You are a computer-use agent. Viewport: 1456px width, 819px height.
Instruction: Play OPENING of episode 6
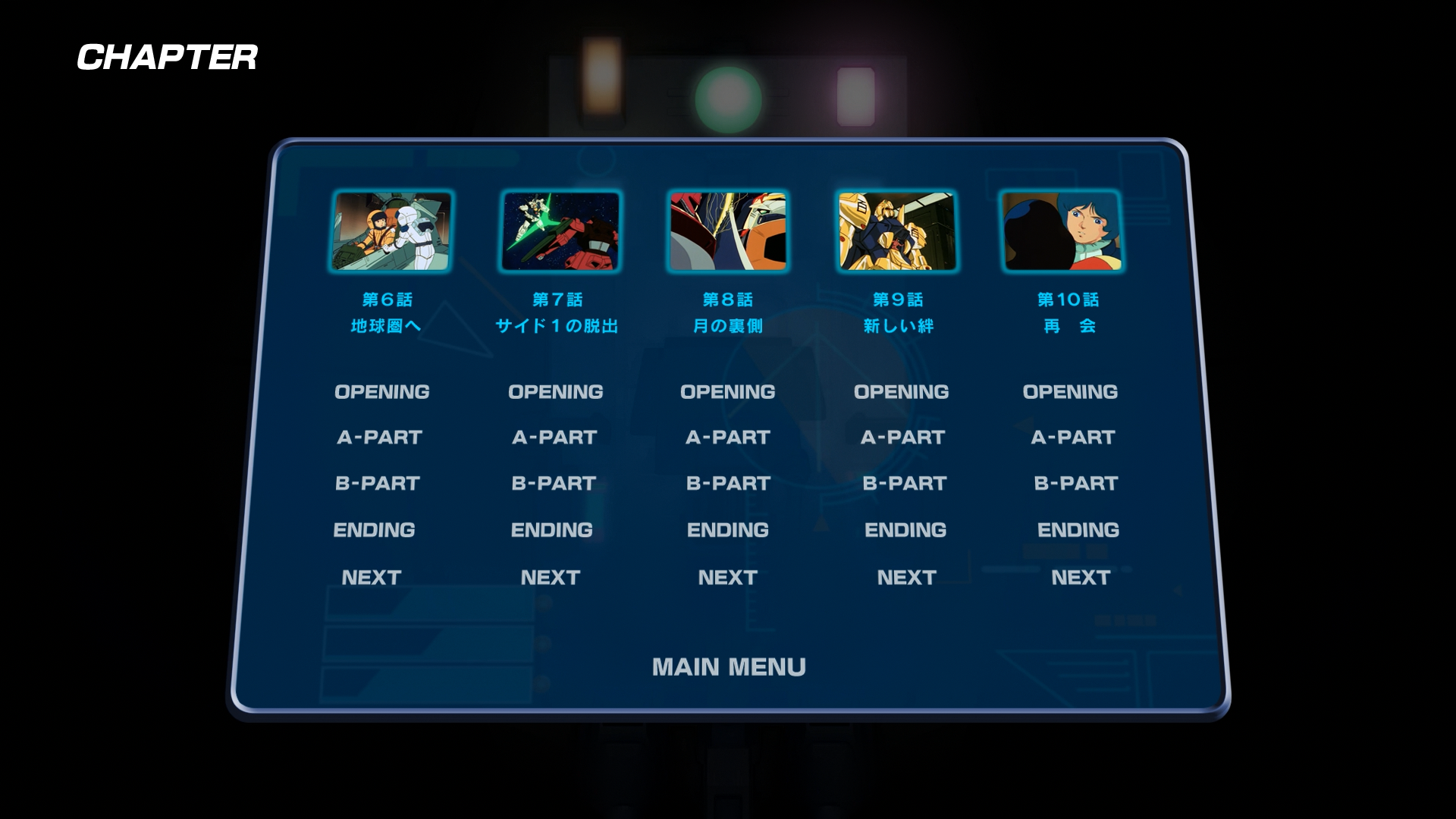[x=382, y=392]
